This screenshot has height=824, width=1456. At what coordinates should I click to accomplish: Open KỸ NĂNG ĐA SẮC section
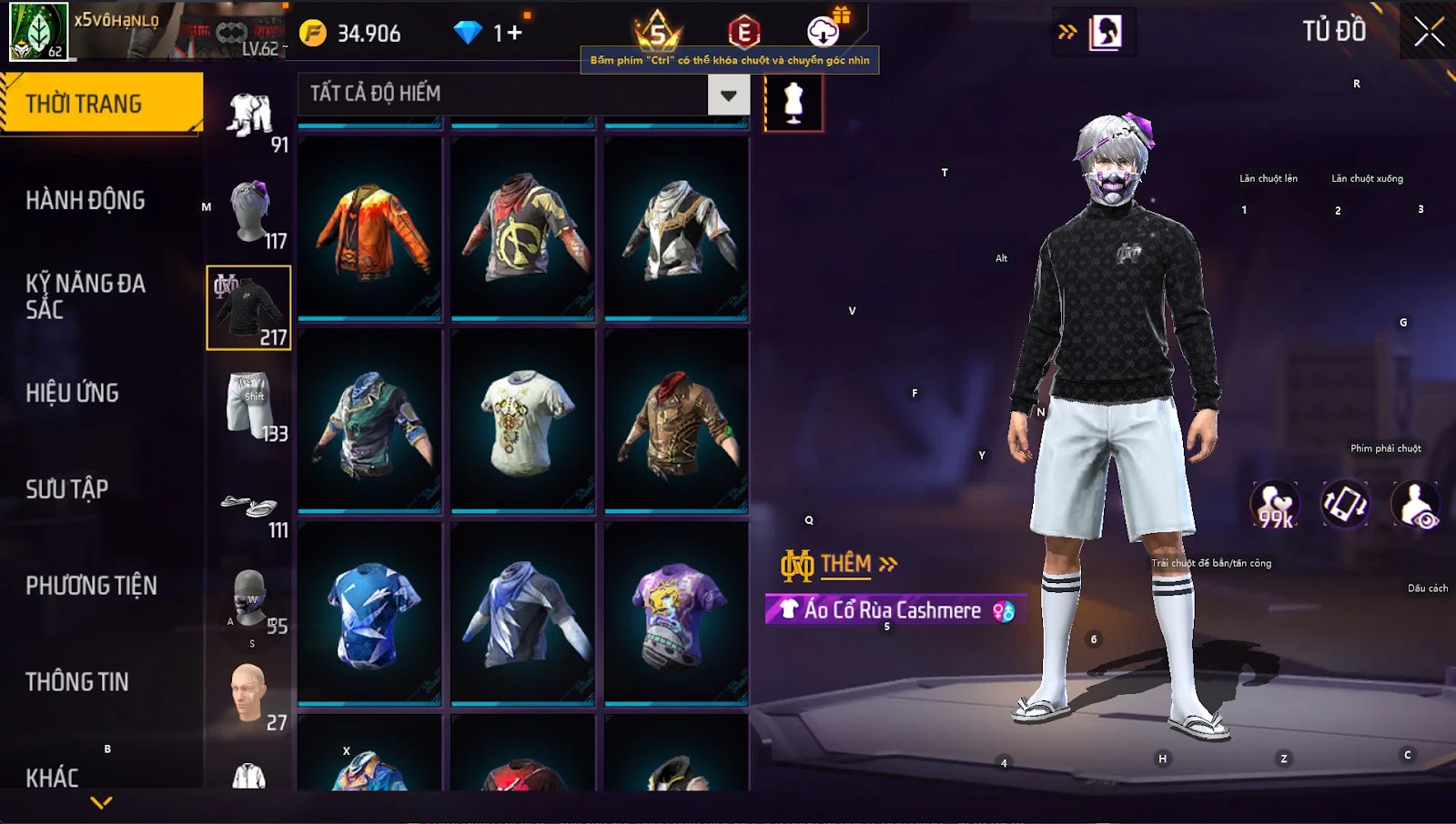pyautogui.click(x=86, y=296)
